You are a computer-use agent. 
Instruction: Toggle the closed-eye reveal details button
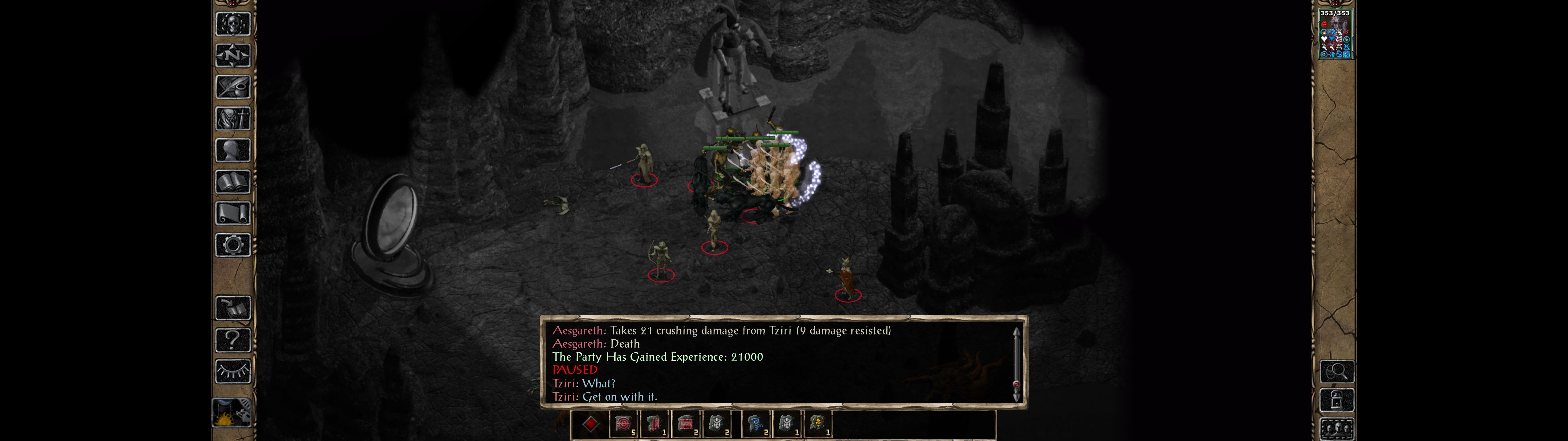pos(232,371)
